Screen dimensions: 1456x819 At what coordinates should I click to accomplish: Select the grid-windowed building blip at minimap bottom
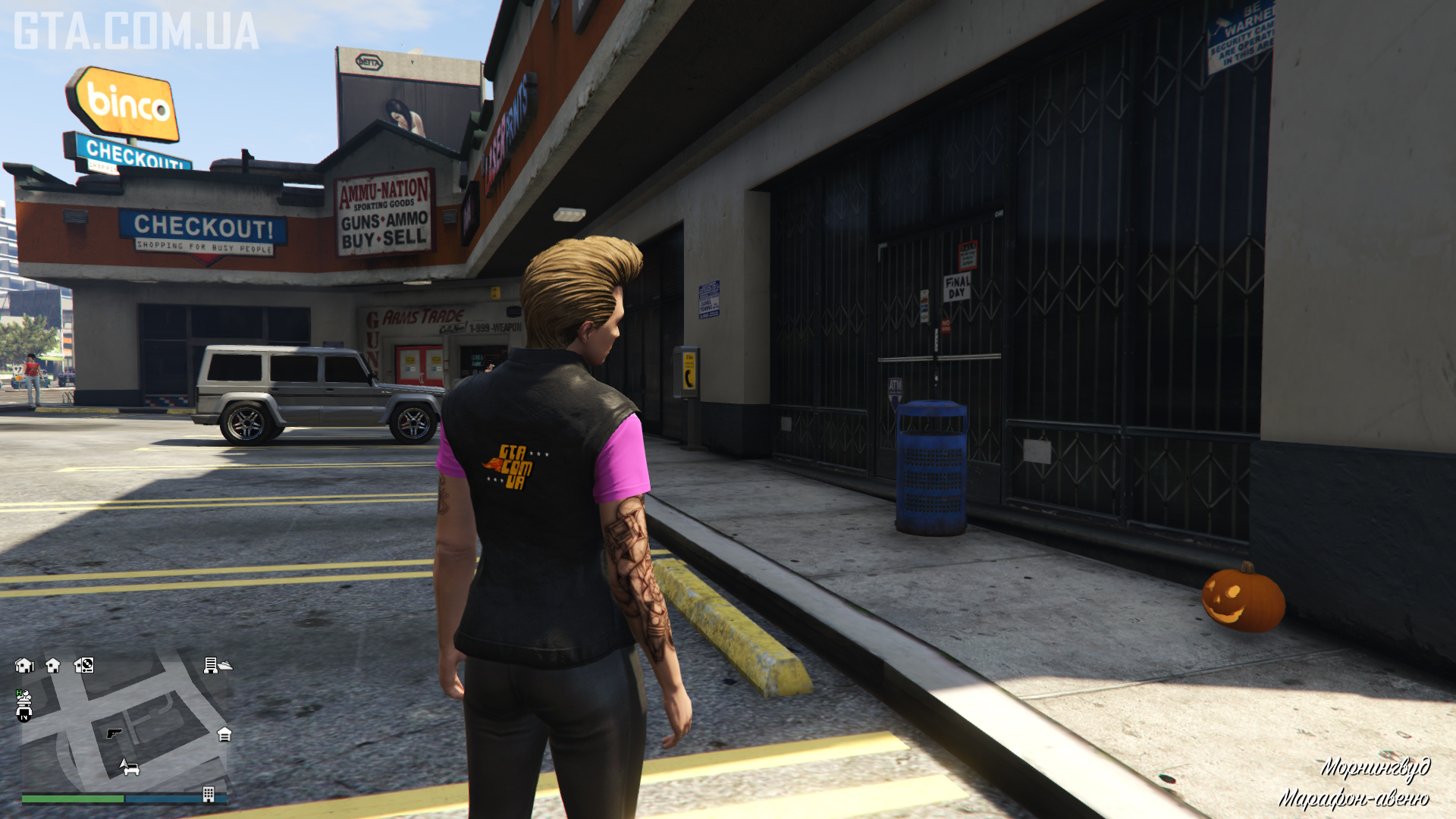click(x=209, y=794)
